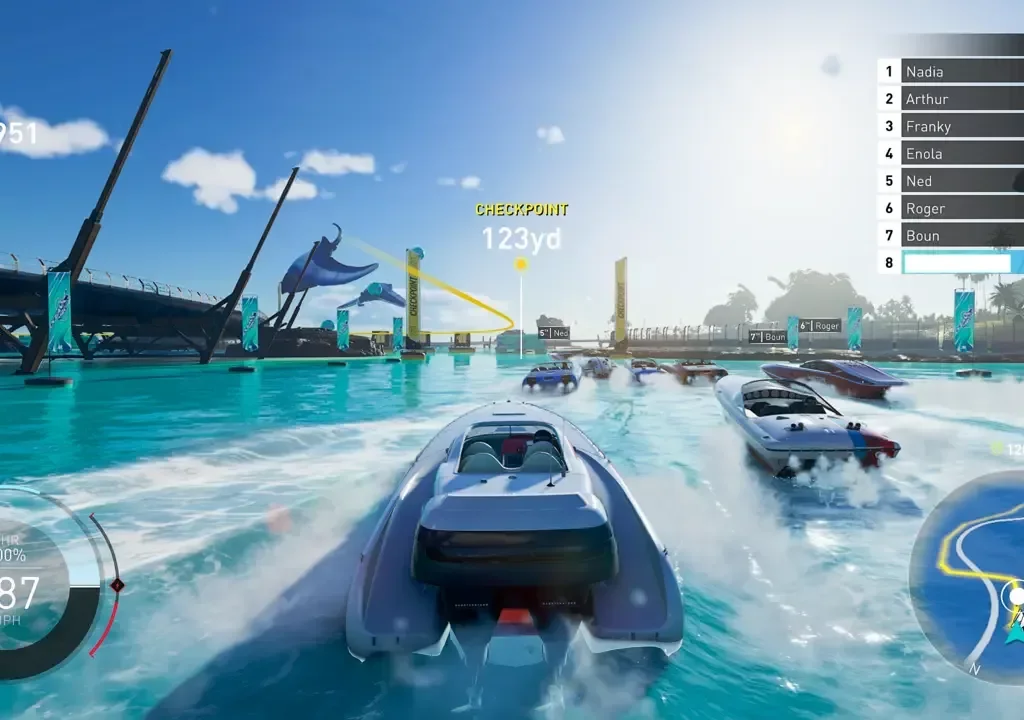The image size is (1024, 720).
Task: Select Arthur's row in the standings list
Action: [960, 99]
